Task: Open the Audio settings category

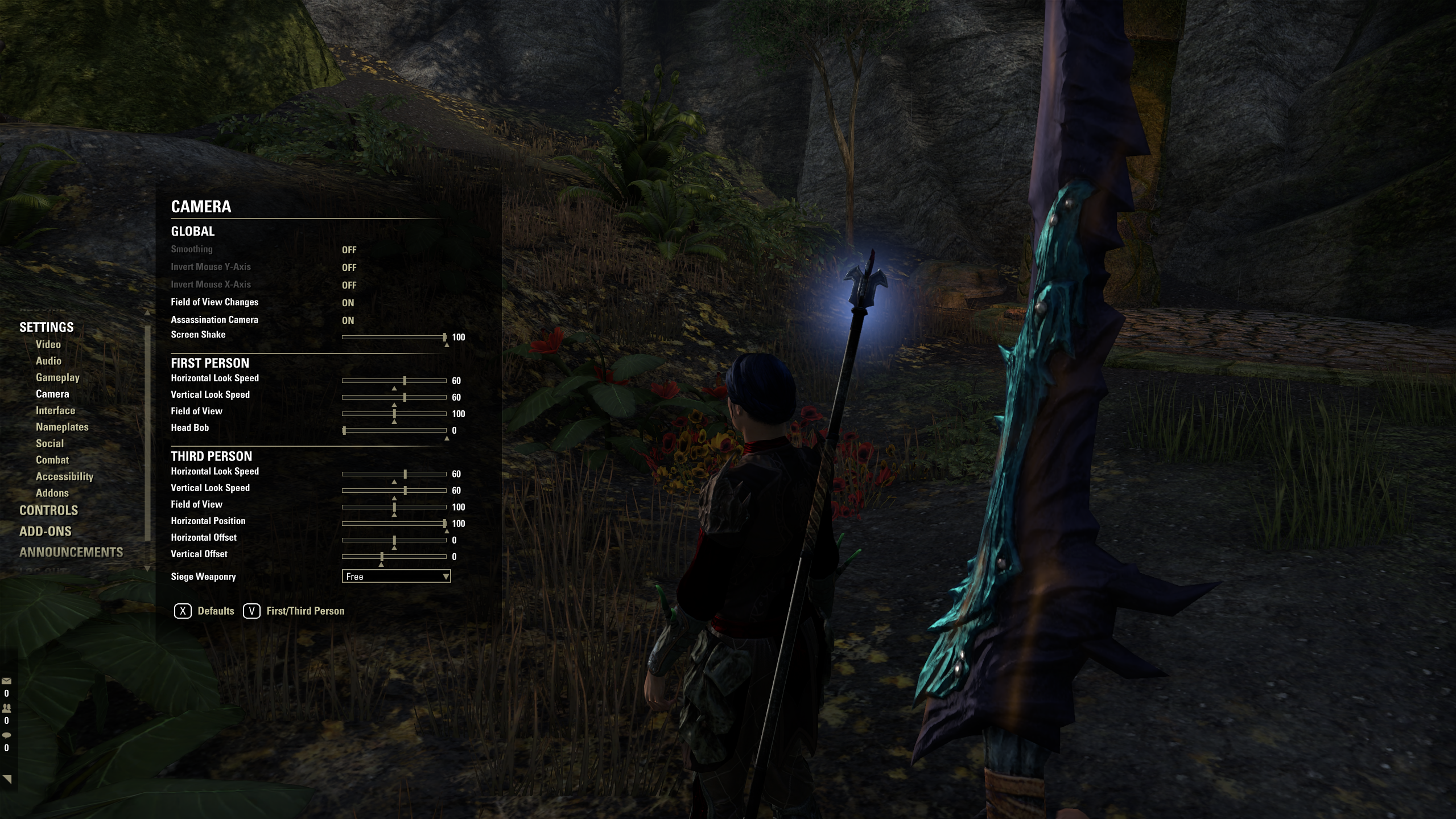Action: click(50, 361)
